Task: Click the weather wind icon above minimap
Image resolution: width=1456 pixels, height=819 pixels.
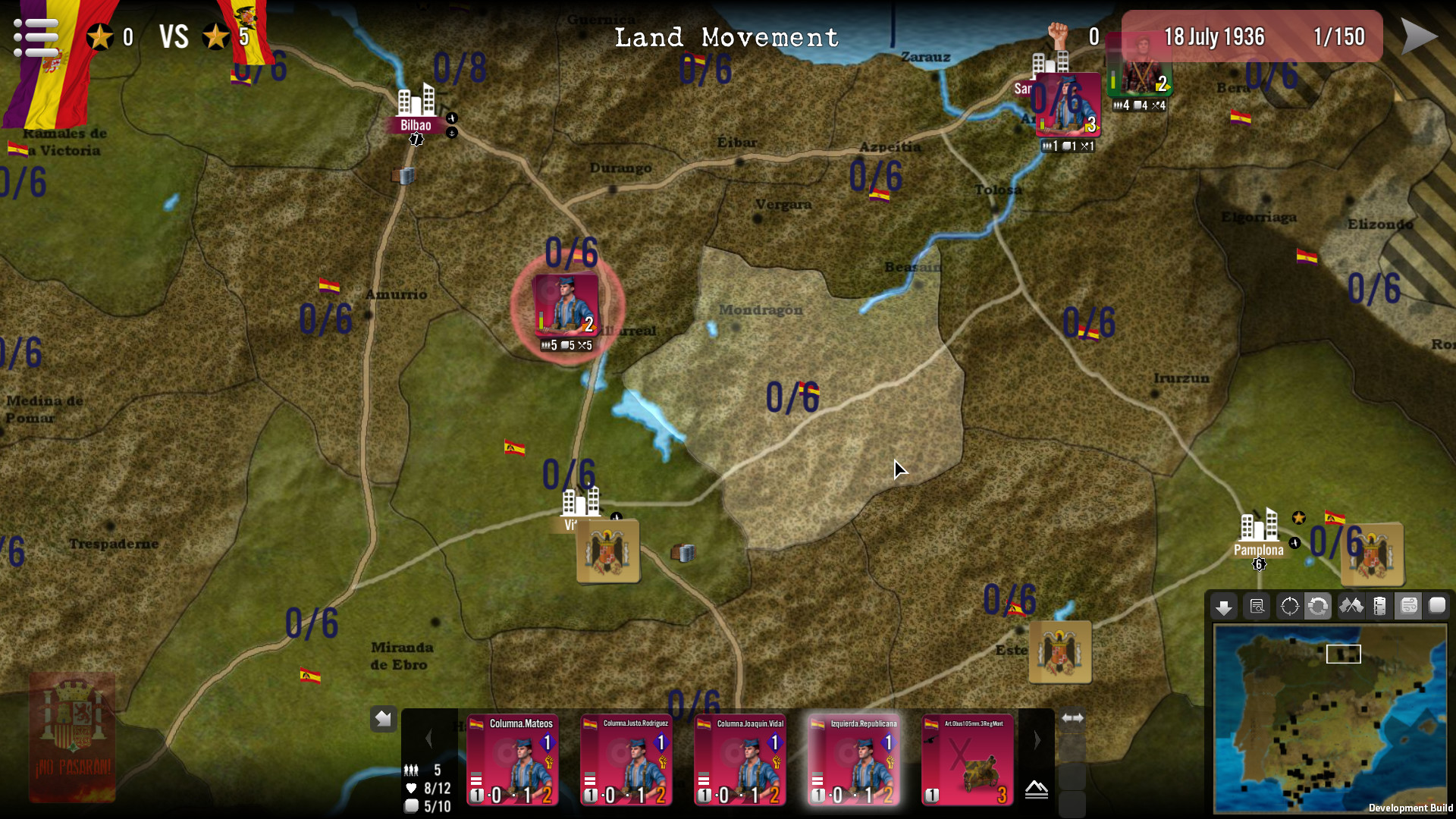Action: pyautogui.click(x=1409, y=607)
